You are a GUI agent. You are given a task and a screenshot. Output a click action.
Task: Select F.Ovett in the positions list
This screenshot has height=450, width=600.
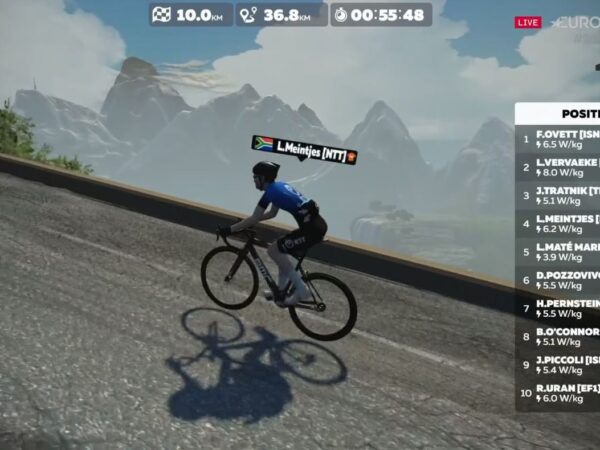pyautogui.click(x=566, y=138)
